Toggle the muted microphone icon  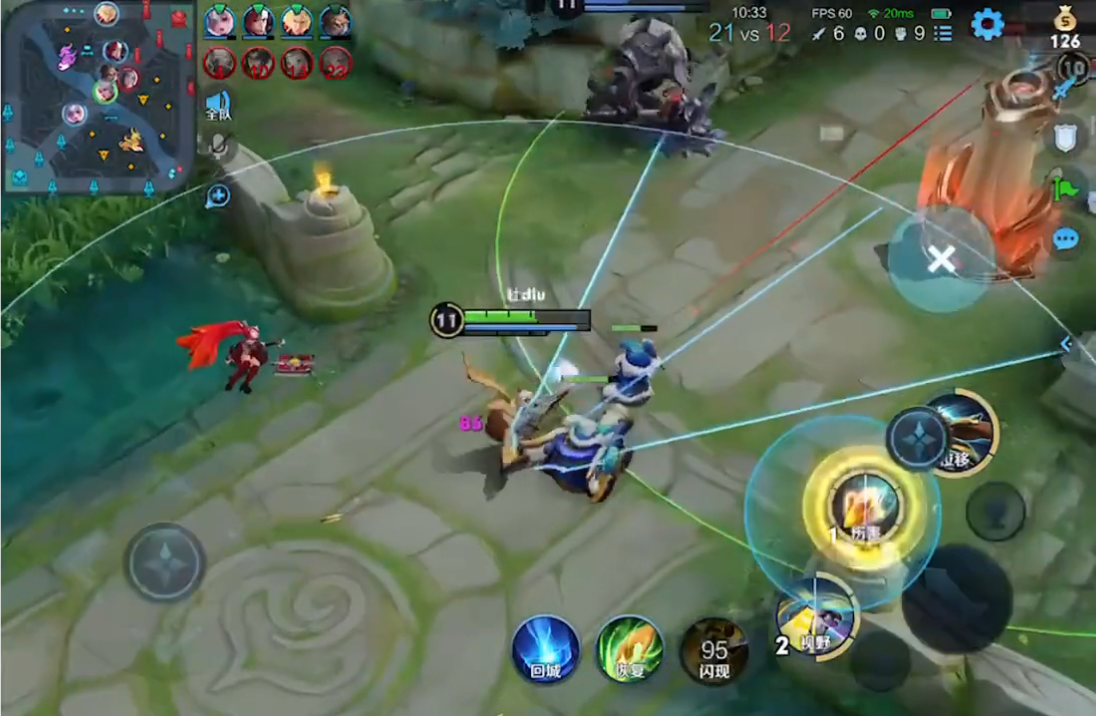[x=218, y=148]
